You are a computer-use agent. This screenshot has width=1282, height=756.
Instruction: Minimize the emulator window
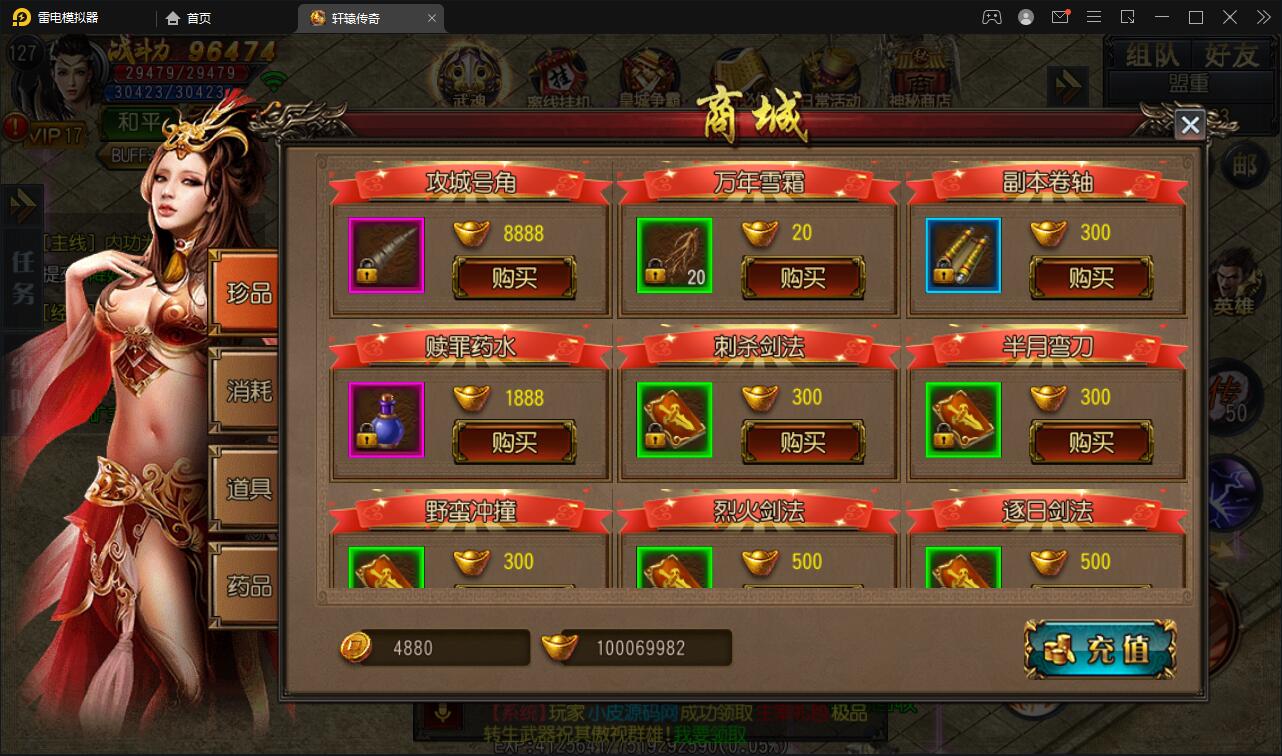[x=1162, y=17]
